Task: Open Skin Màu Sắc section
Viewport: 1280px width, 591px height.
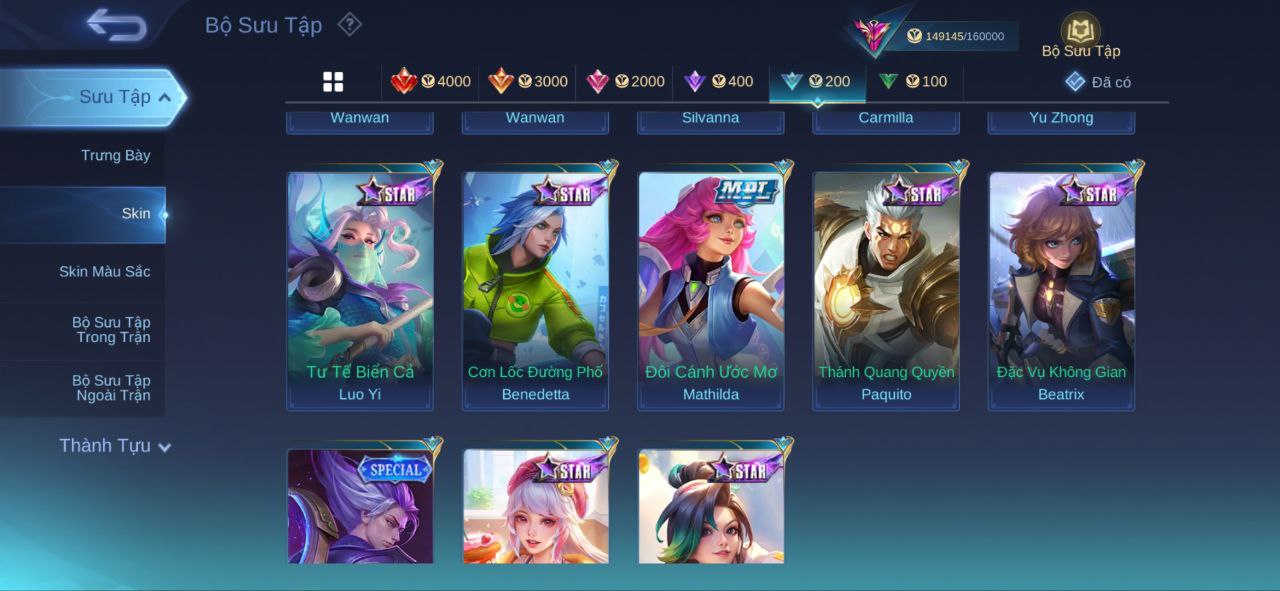Action: [x=104, y=271]
